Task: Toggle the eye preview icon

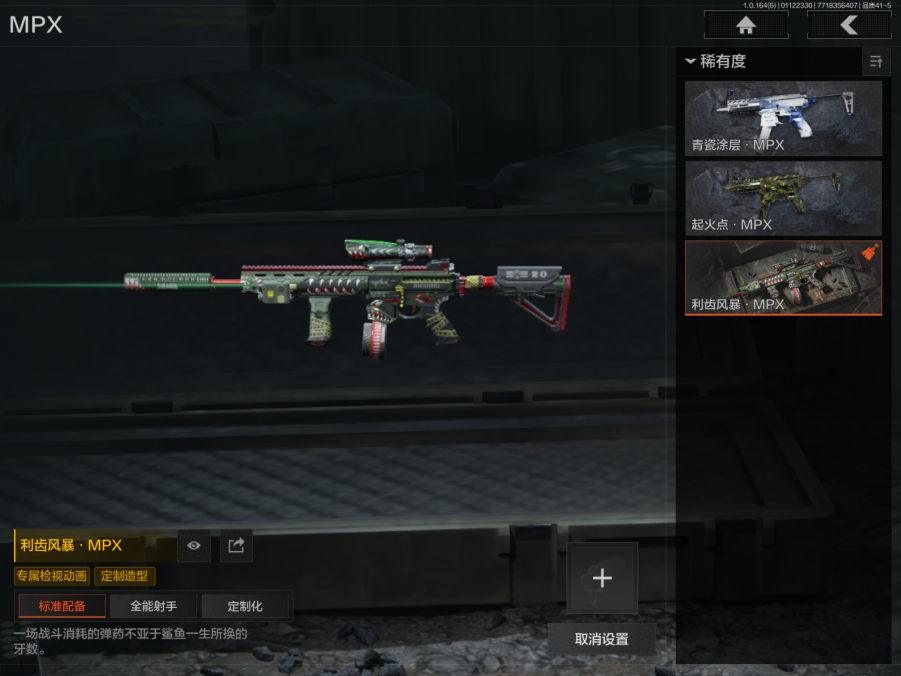Action: (x=194, y=546)
